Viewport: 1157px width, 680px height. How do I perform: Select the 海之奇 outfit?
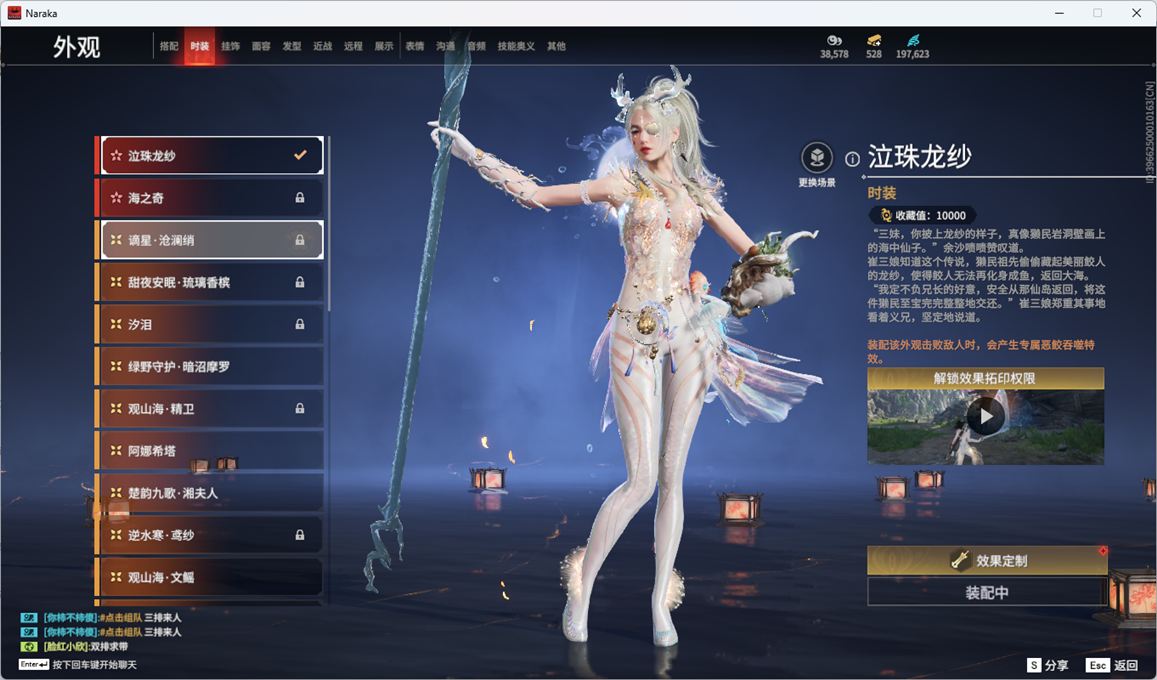point(210,198)
